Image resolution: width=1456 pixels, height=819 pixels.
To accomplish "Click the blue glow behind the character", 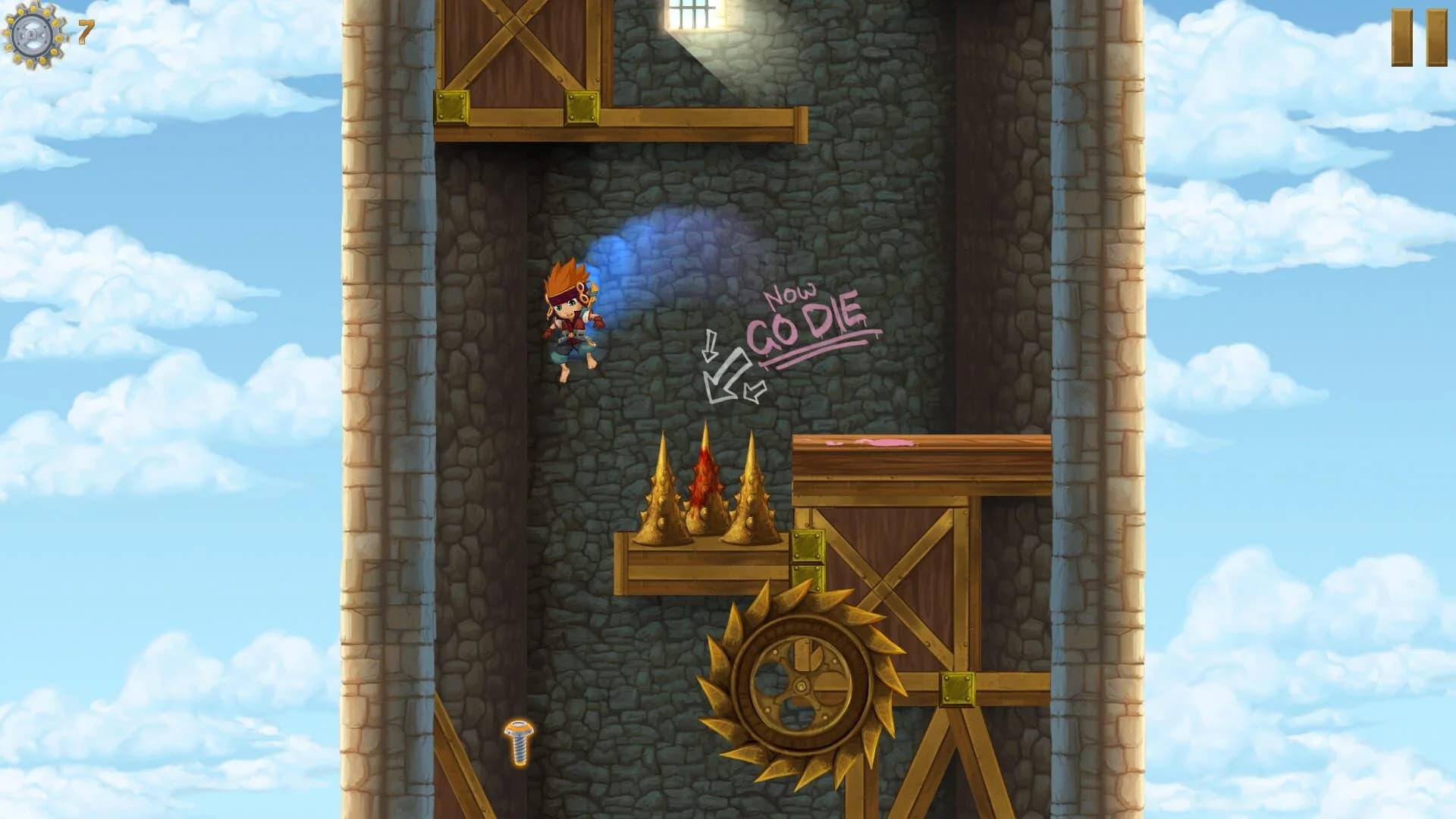I will coord(633,250).
